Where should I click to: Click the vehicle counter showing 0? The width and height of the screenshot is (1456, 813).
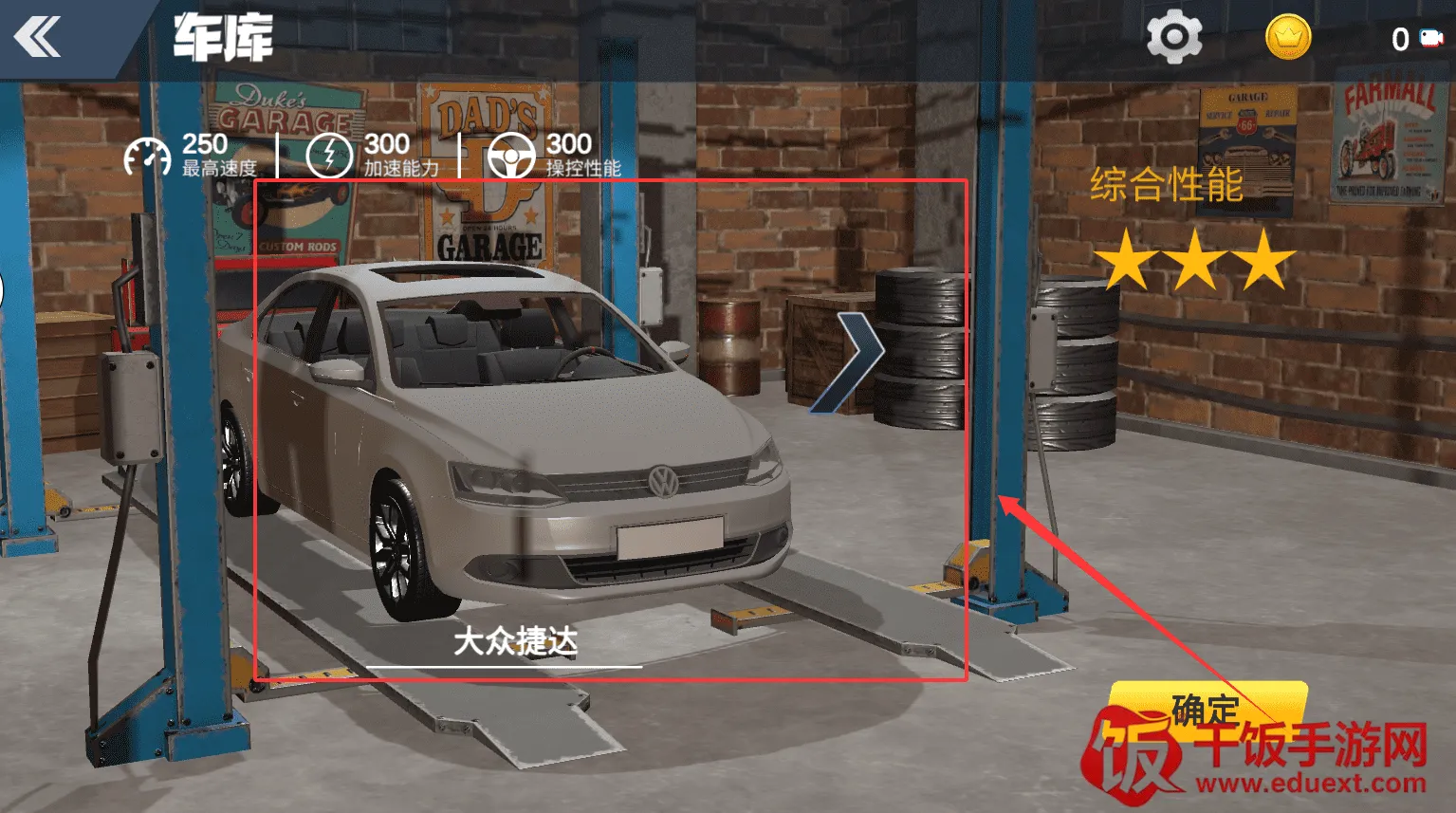(1401, 38)
